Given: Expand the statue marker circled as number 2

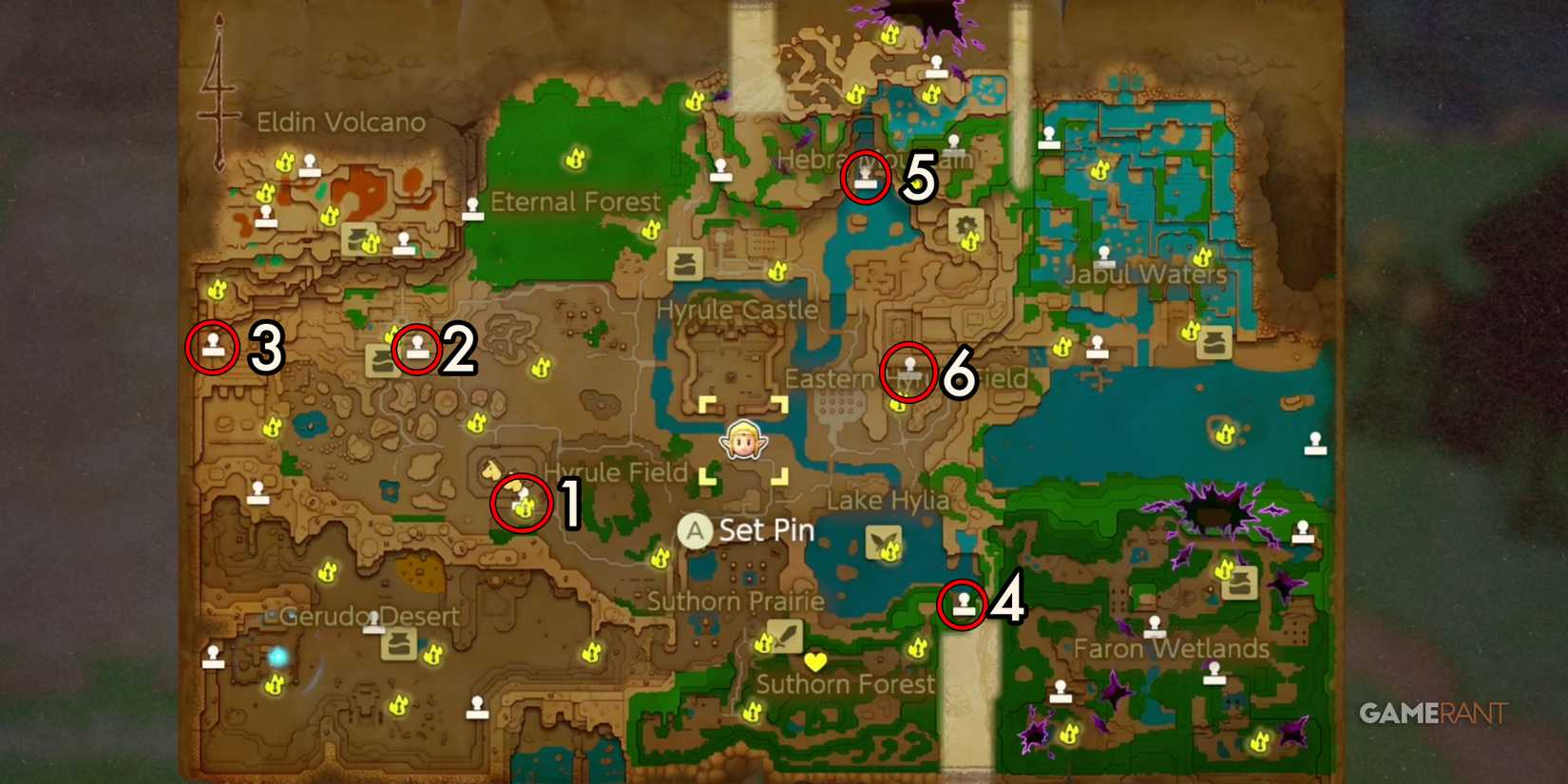Looking at the screenshot, I should (416, 348).
